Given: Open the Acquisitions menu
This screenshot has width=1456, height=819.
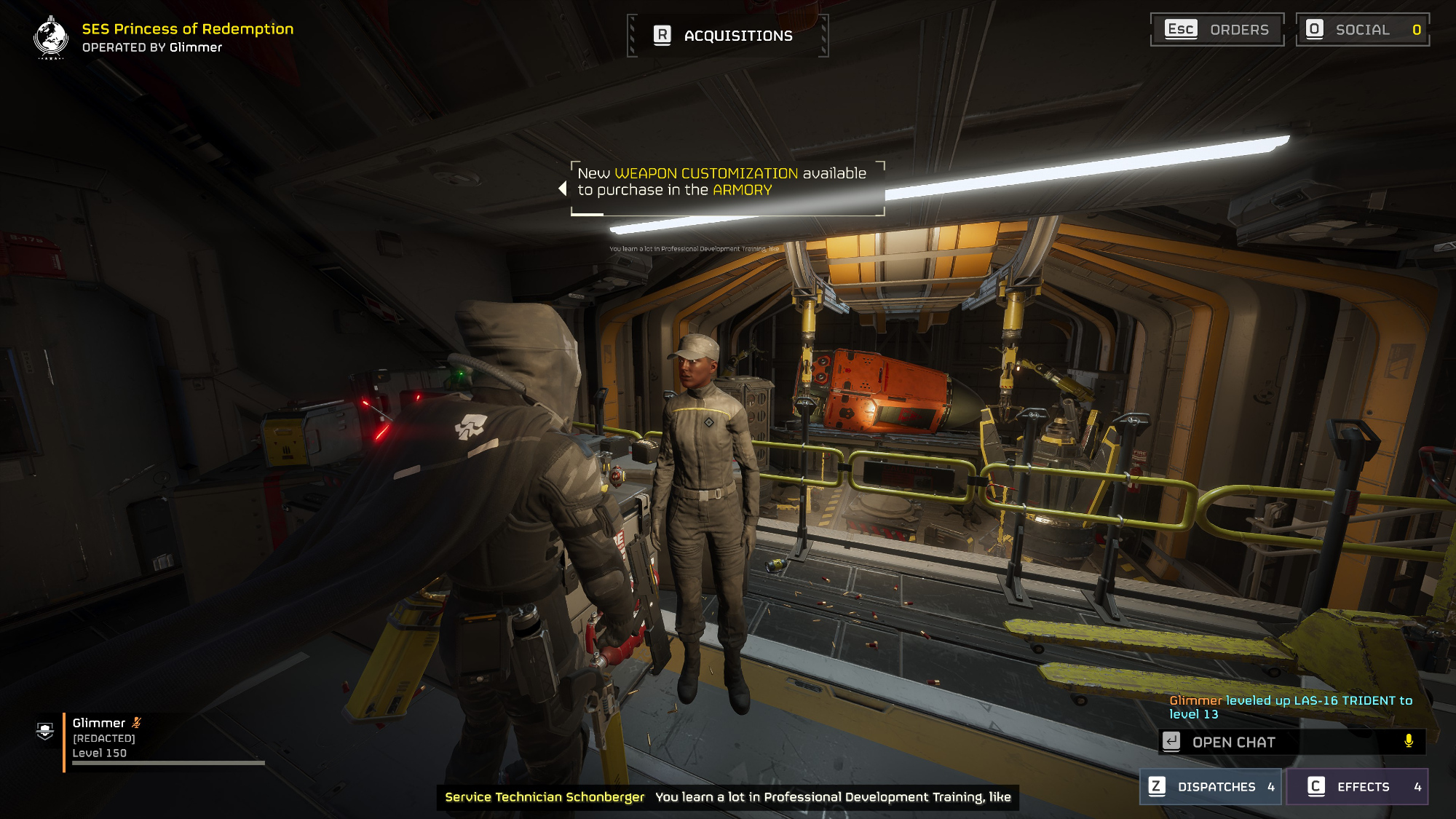Looking at the screenshot, I should tap(727, 36).
